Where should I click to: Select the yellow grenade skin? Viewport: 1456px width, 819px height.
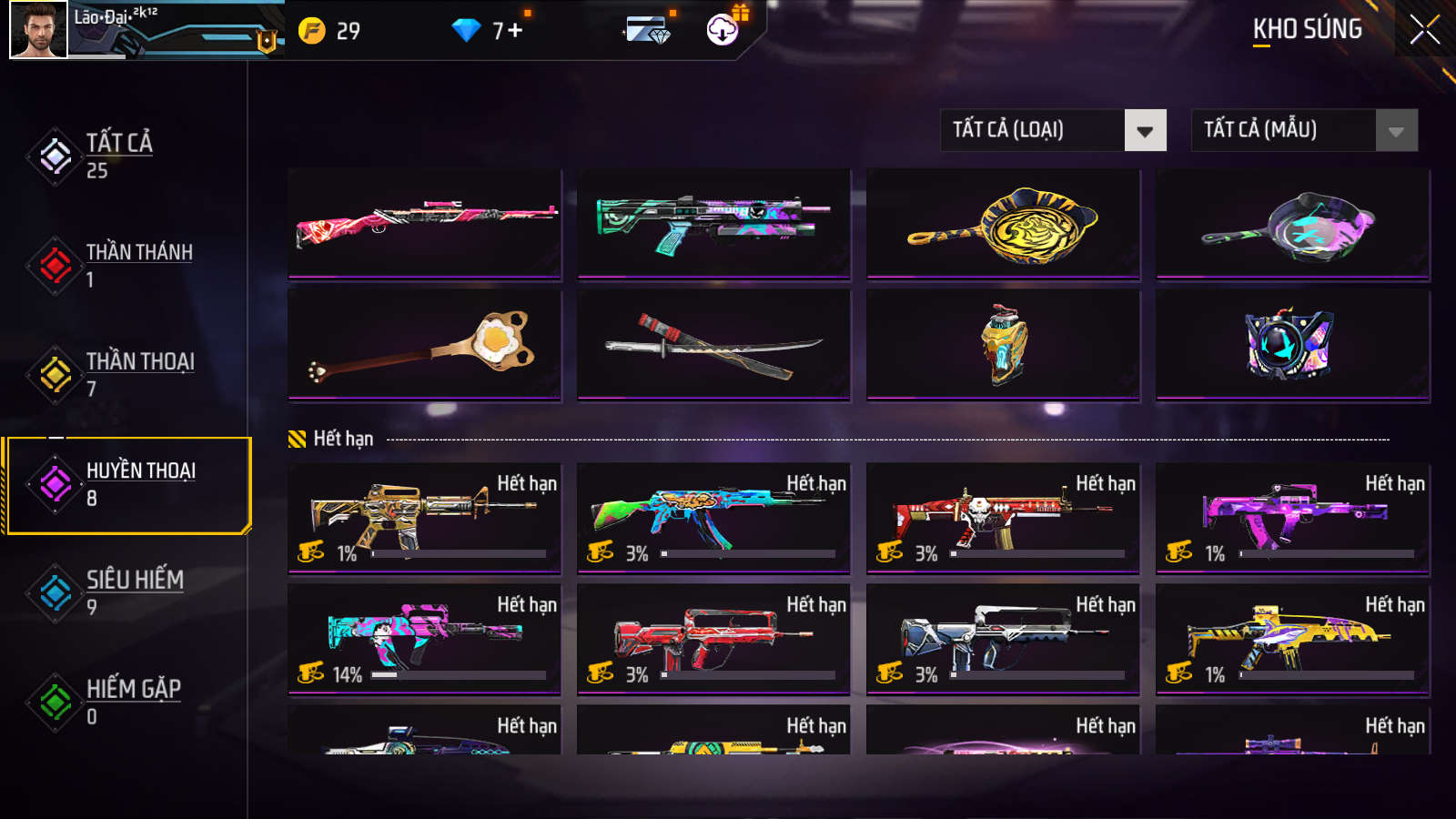1003,344
